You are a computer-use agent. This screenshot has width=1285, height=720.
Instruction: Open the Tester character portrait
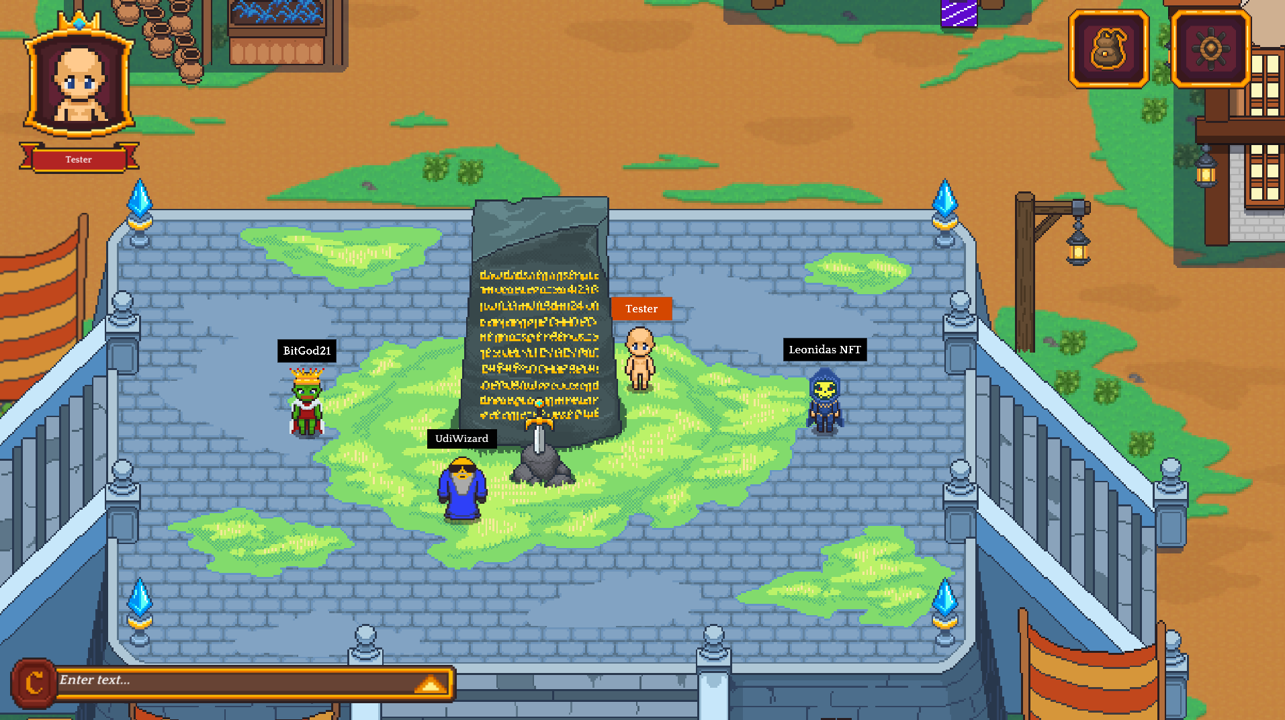pos(79,82)
